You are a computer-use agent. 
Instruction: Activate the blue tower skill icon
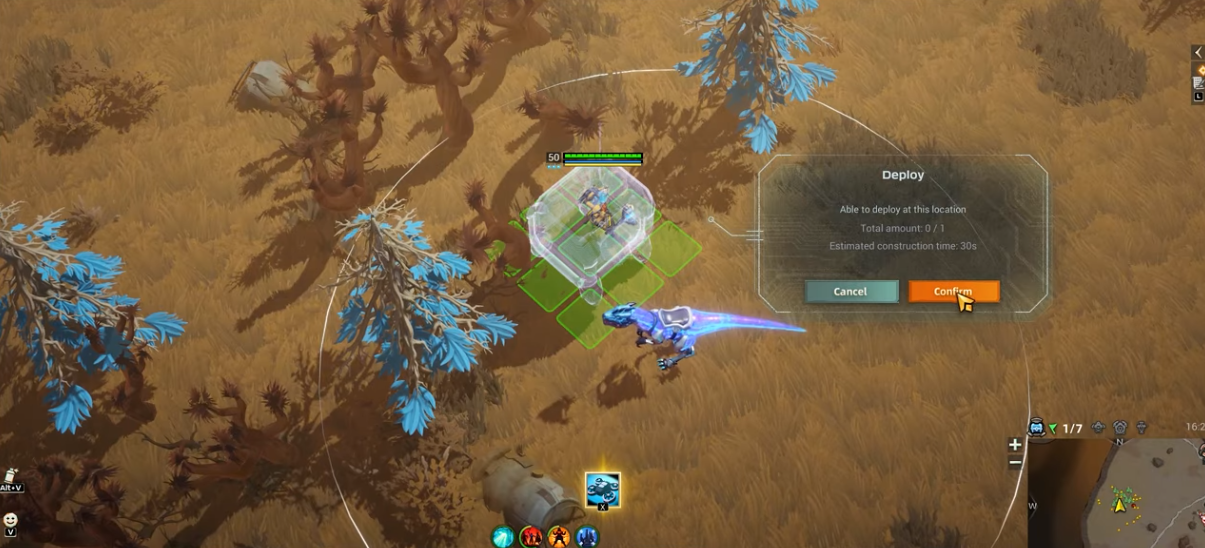(x=587, y=538)
